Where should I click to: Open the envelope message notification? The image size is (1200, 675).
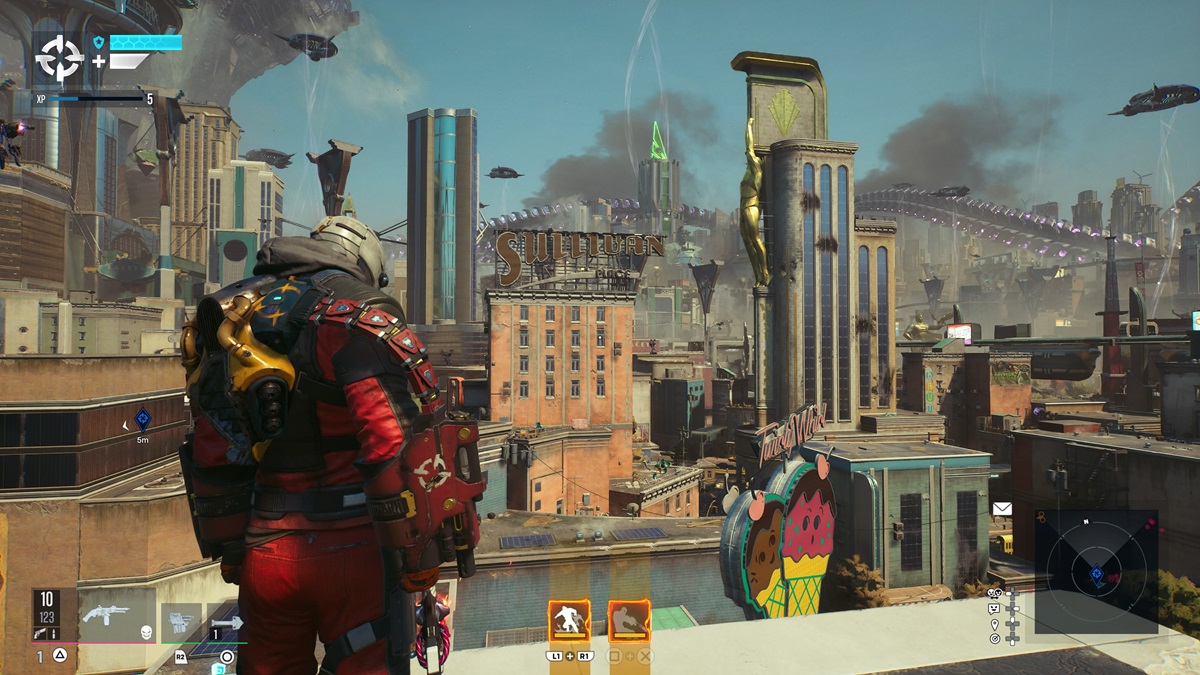1002,509
